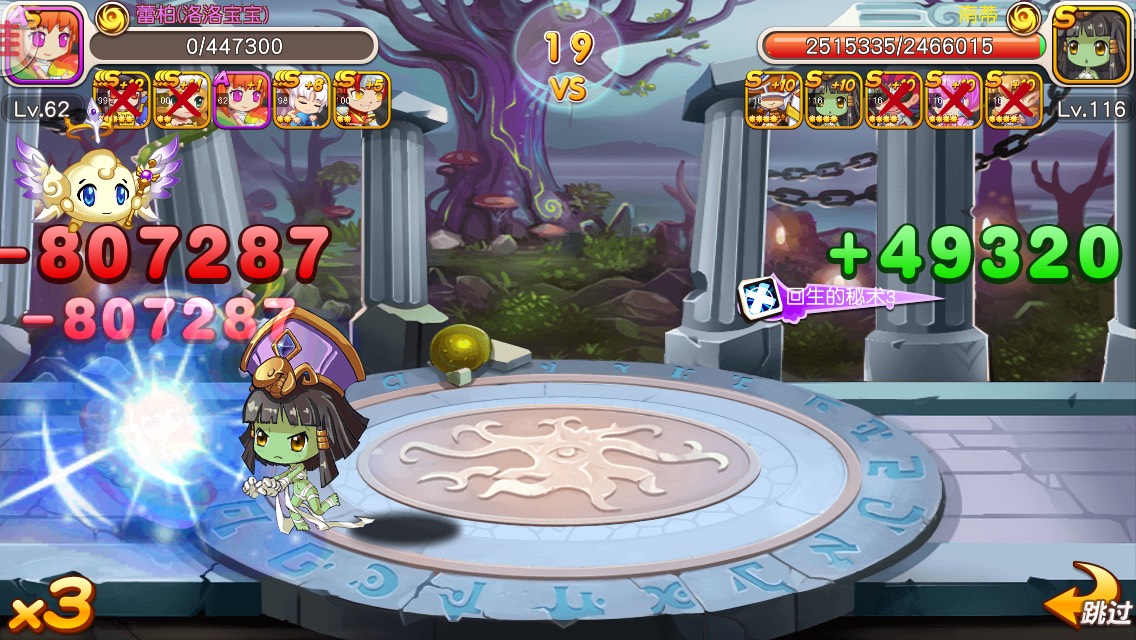The height and width of the screenshot is (640, 1136).
Task: Tap the large green-skinned enemy avatar
Action: click(x=1092, y=45)
